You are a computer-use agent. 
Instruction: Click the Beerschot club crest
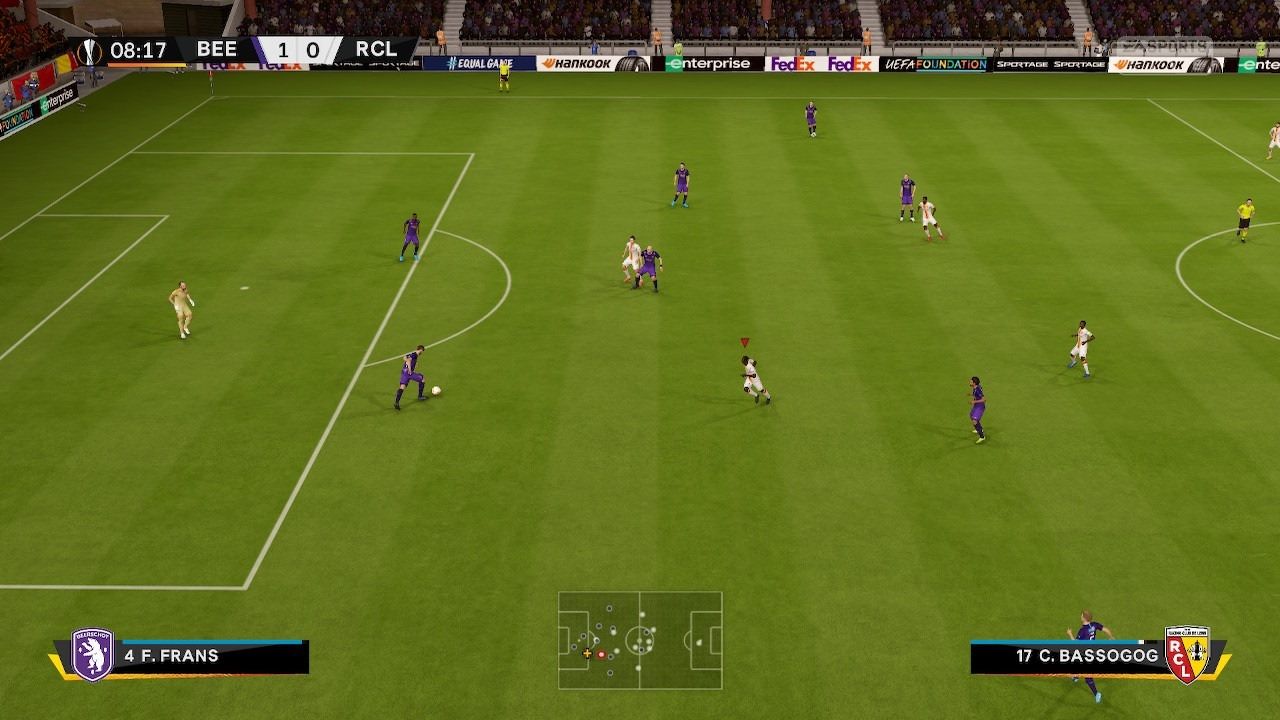[93, 656]
